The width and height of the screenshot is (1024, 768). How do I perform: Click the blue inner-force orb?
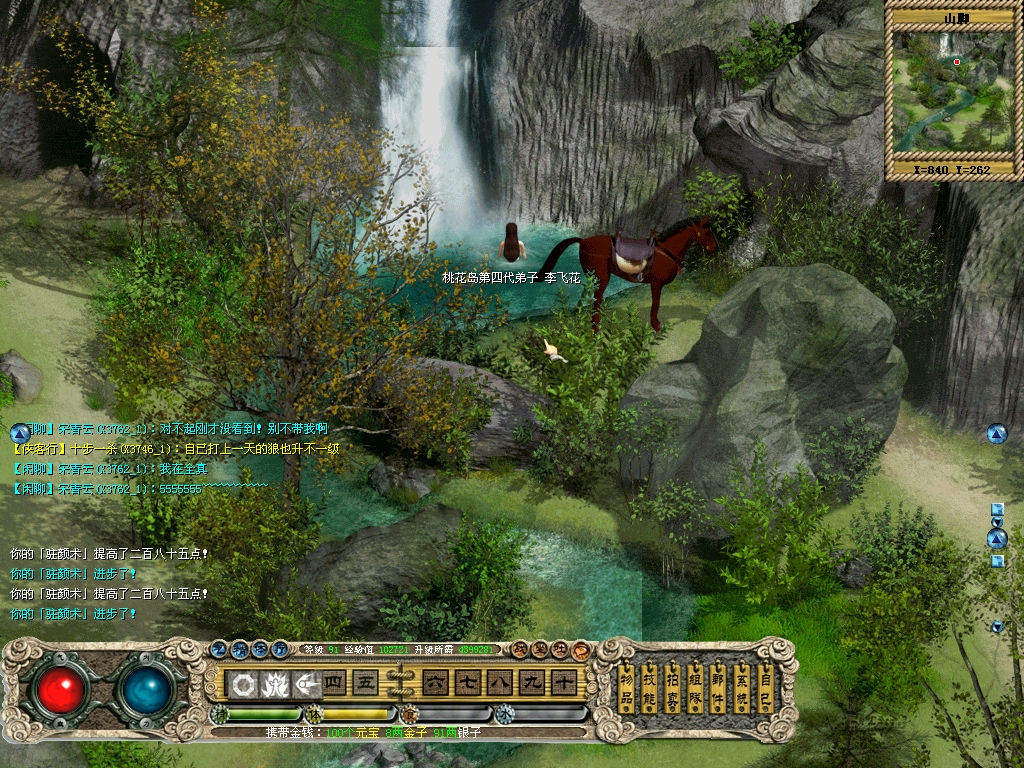[x=146, y=690]
